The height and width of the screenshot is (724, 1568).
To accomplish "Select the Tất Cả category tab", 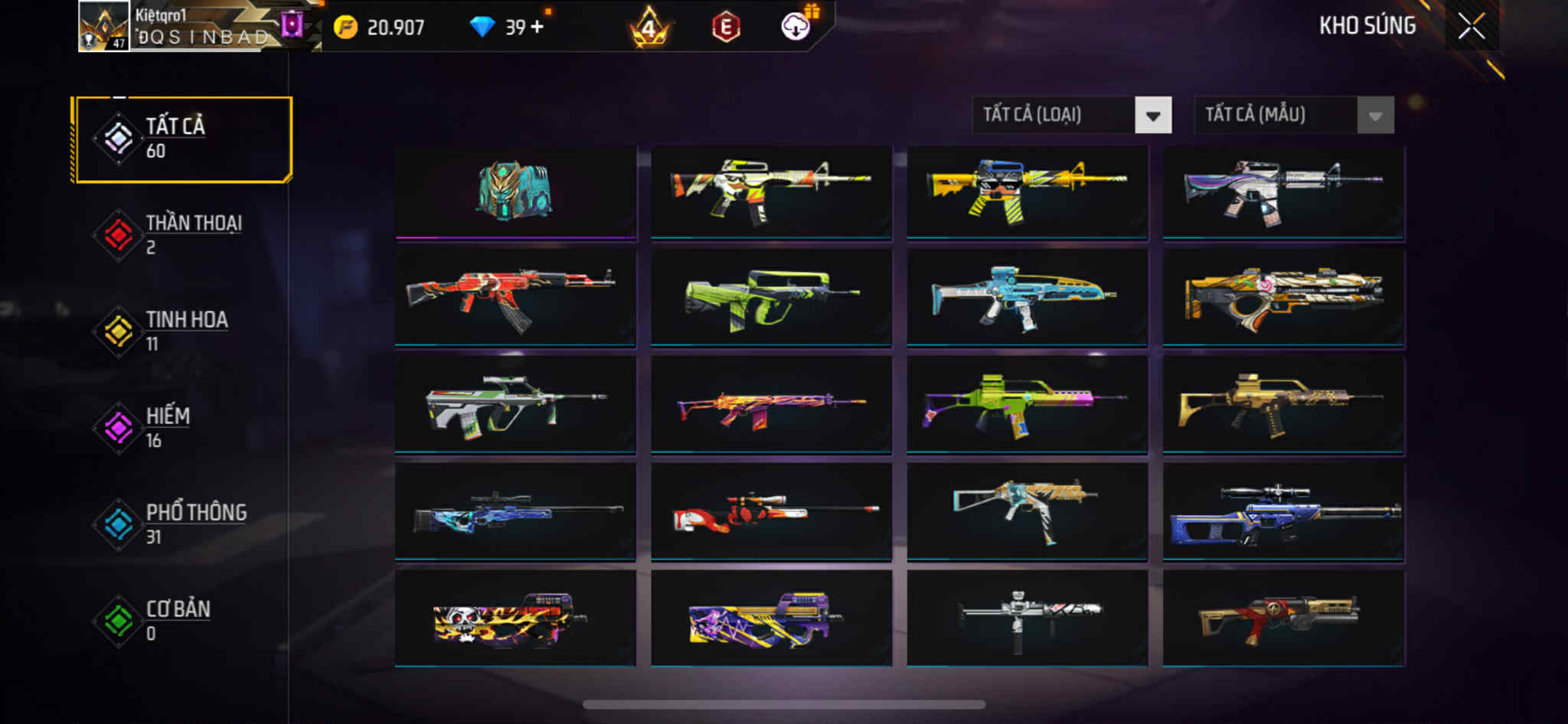I will pyautogui.click(x=182, y=139).
